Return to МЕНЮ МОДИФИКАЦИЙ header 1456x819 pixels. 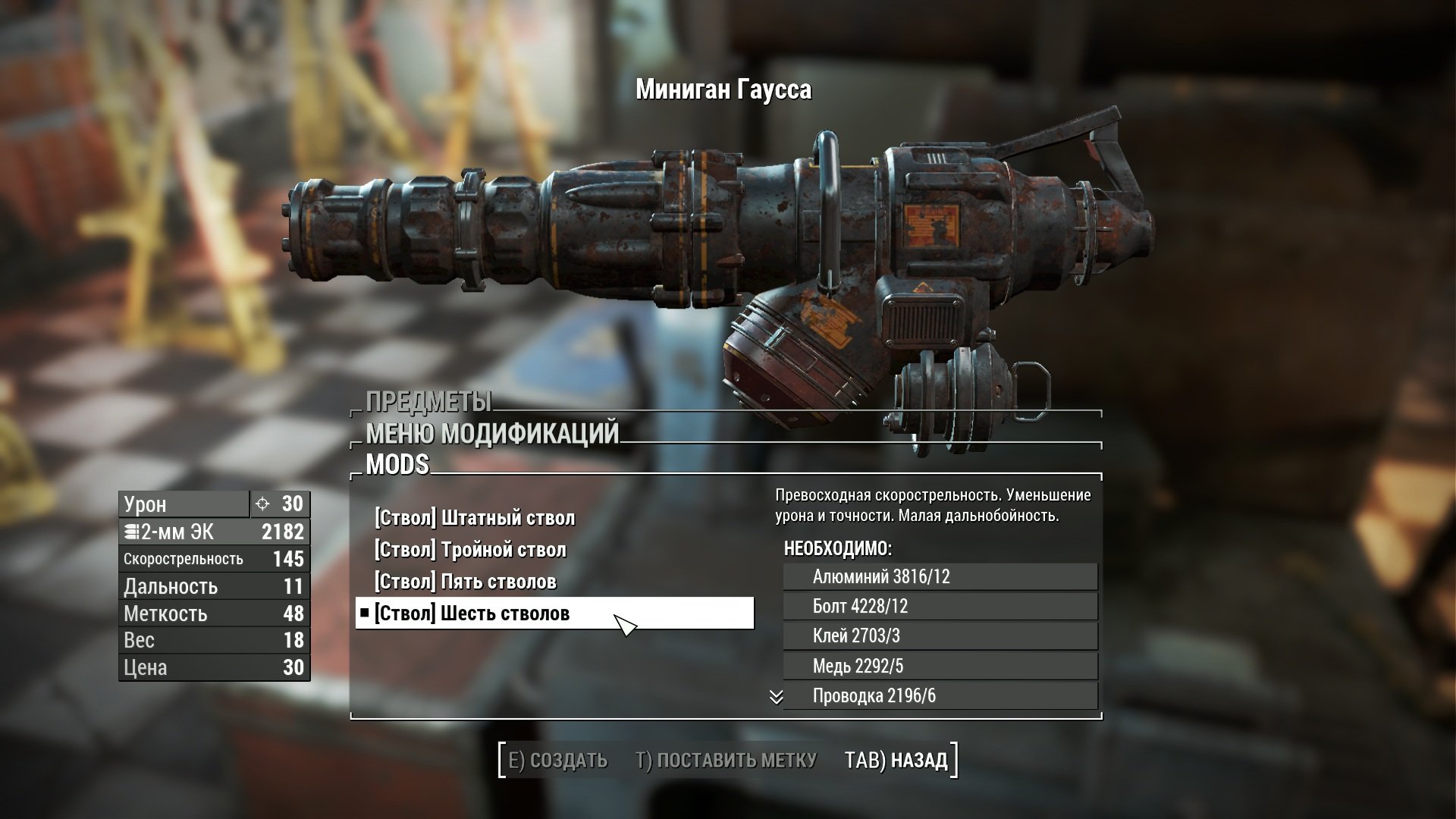[492, 433]
